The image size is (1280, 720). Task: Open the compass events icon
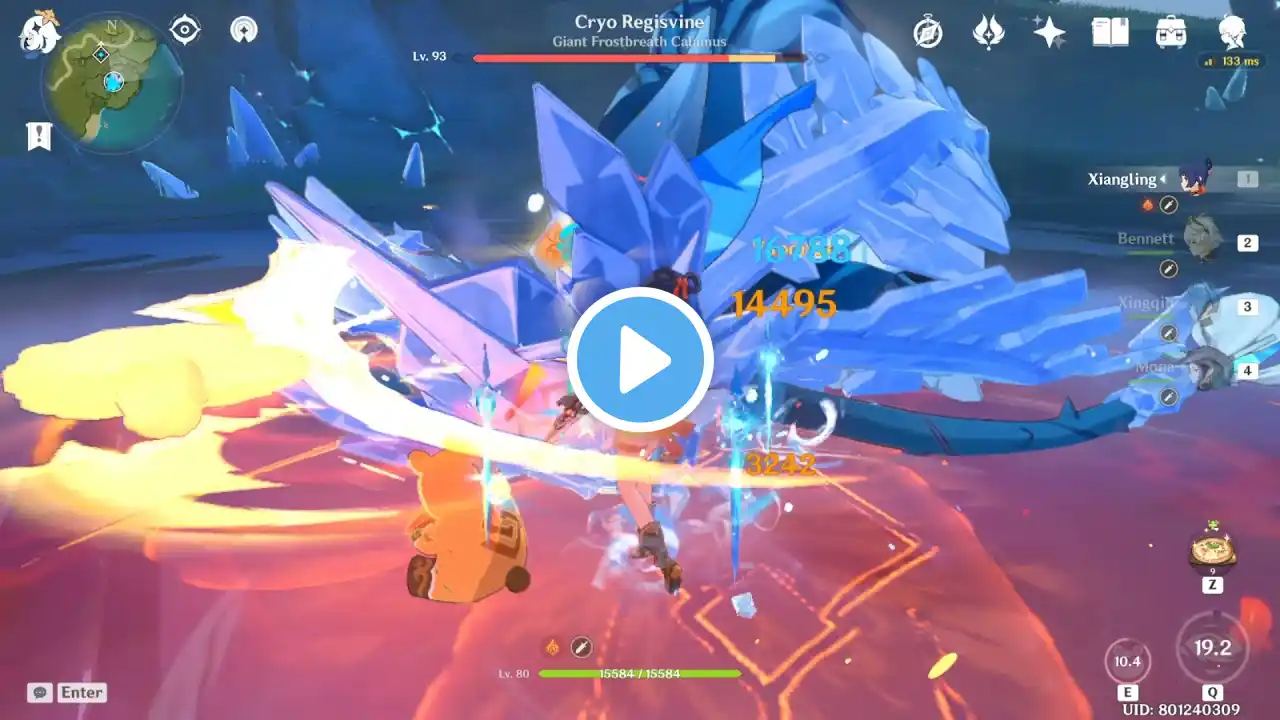[928, 32]
